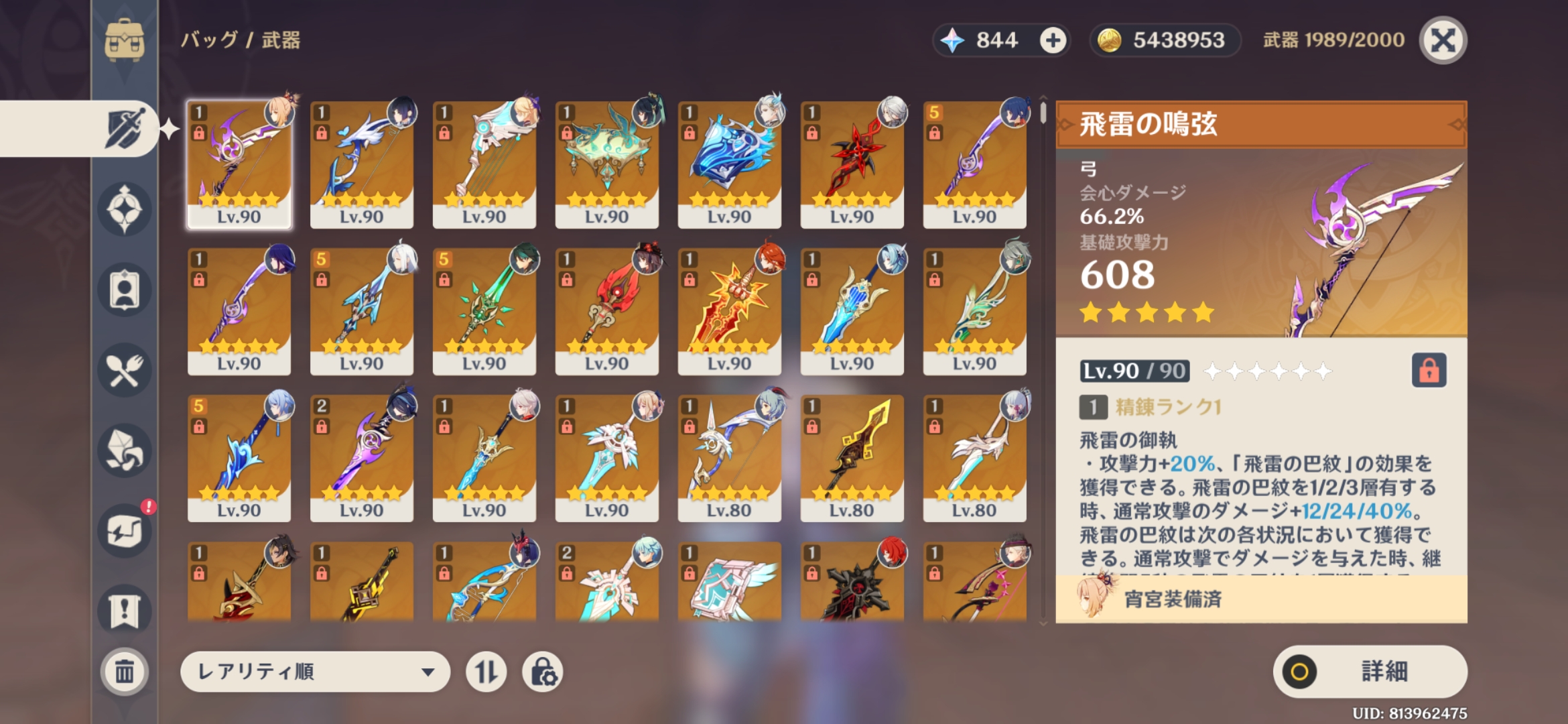Image resolution: width=1568 pixels, height=724 pixels.
Task: Open the レアリティ順 sort dropdown
Action: (x=315, y=671)
